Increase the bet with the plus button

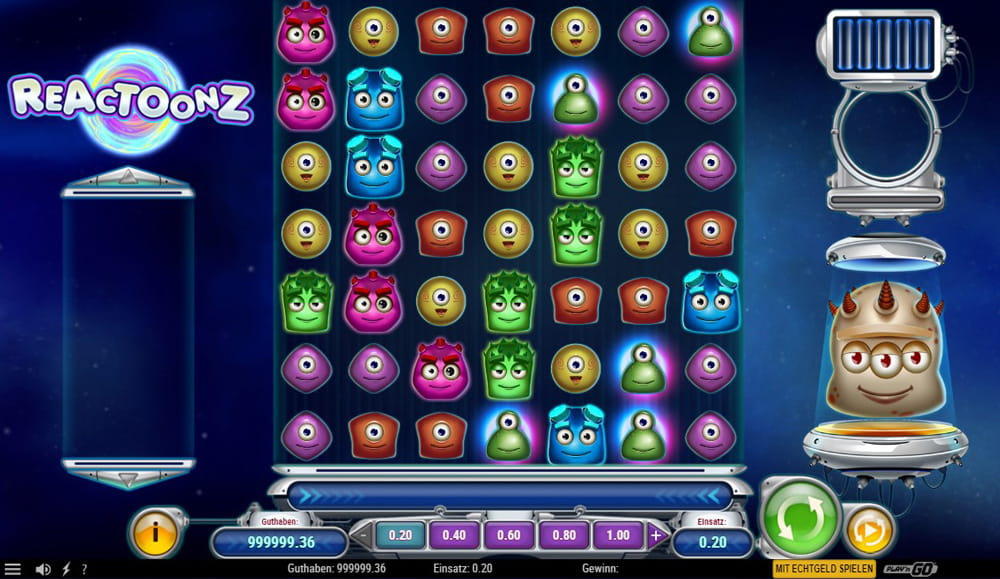pyautogui.click(x=656, y=535)
